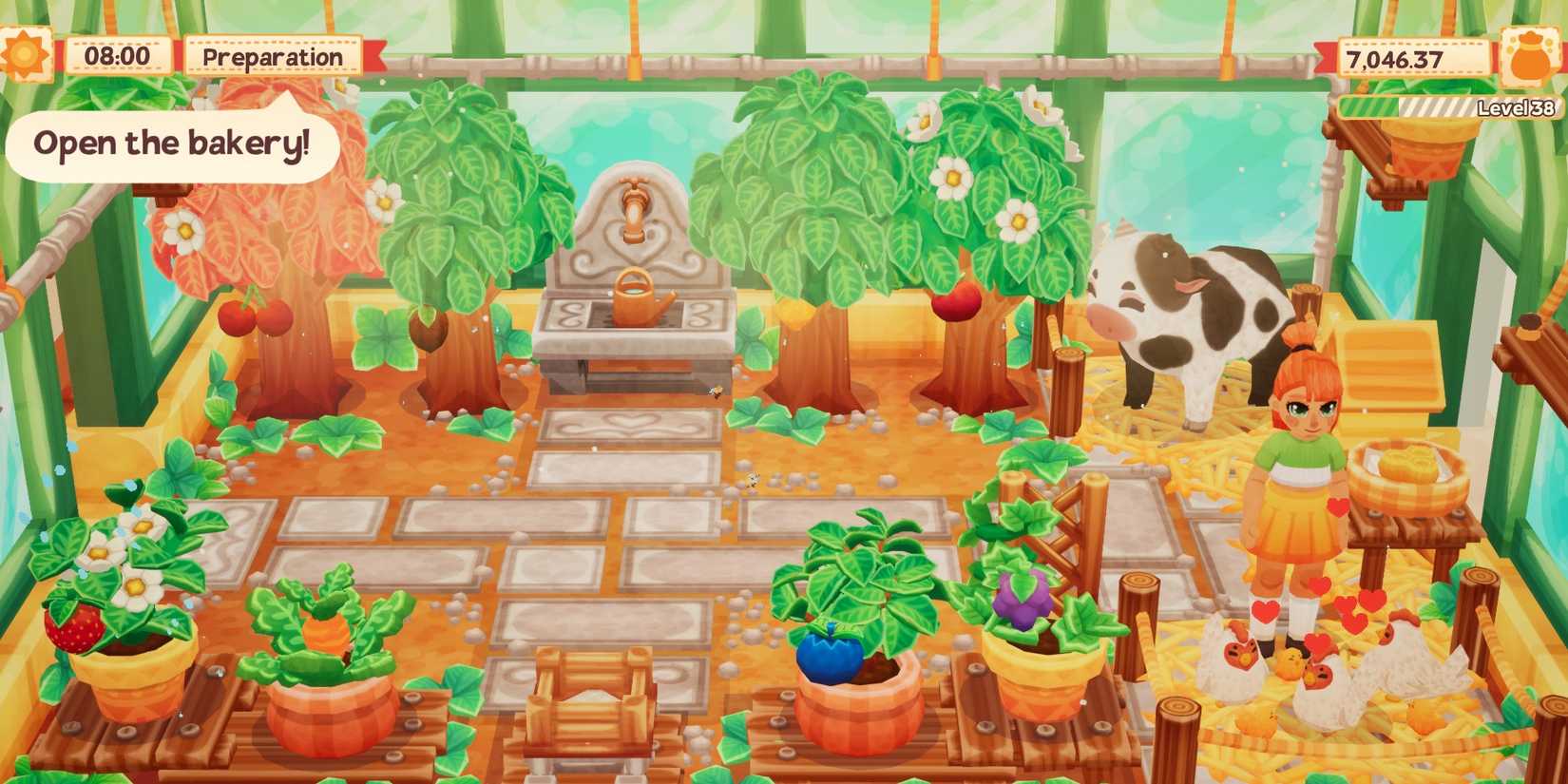Select the Preparation phase banner
Screen dimensions: 1568x784
coord(271,55)
